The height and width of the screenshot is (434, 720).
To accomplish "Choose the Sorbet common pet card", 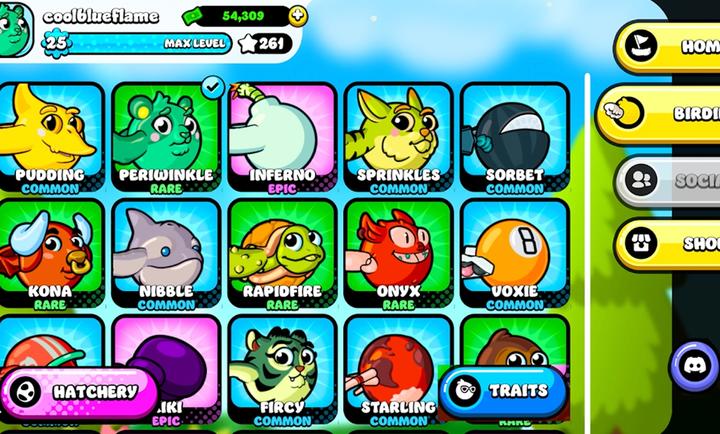I will pyautogui.click(x=514, y=138).
